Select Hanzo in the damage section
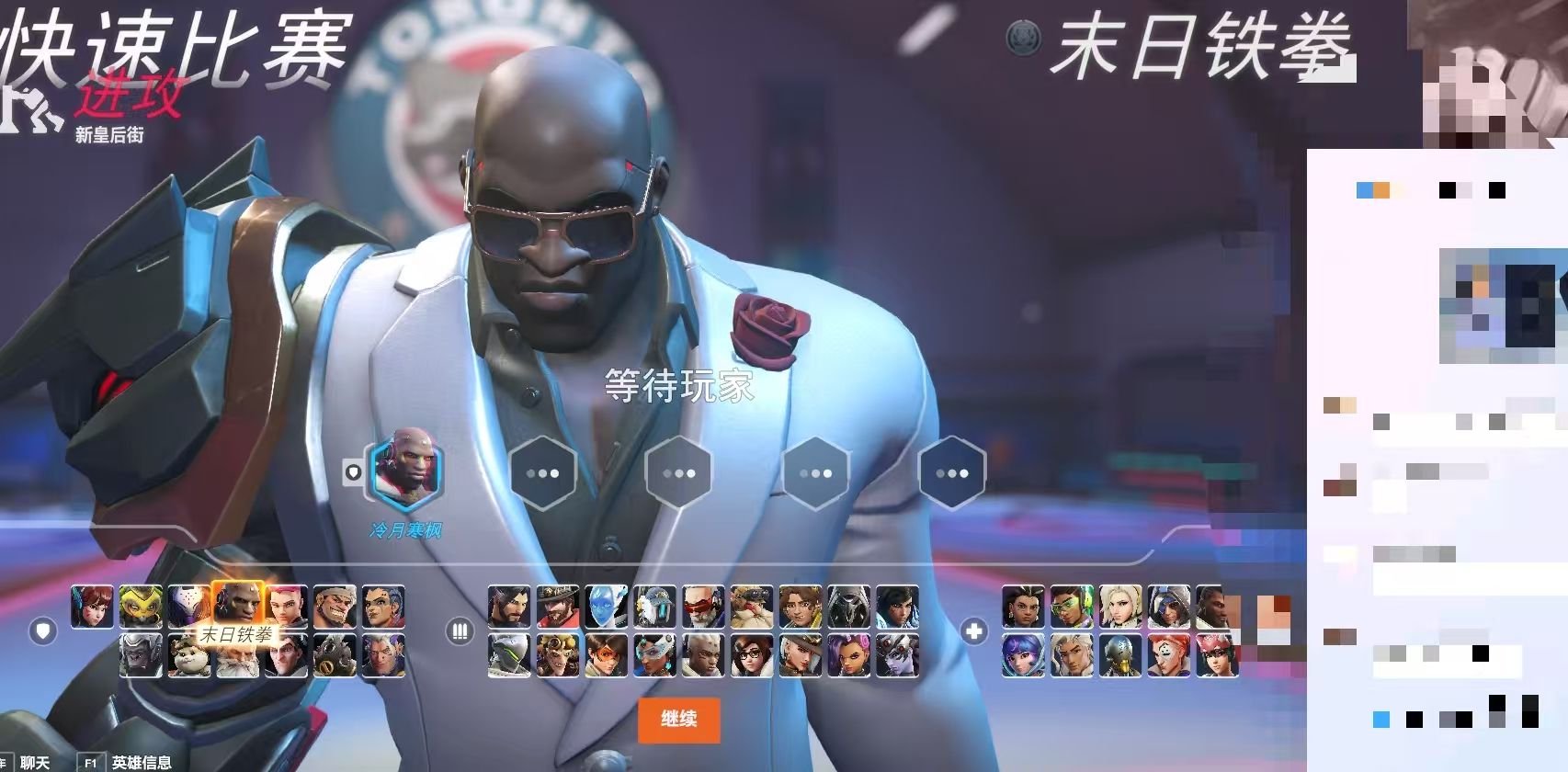 tap(508, 606)
